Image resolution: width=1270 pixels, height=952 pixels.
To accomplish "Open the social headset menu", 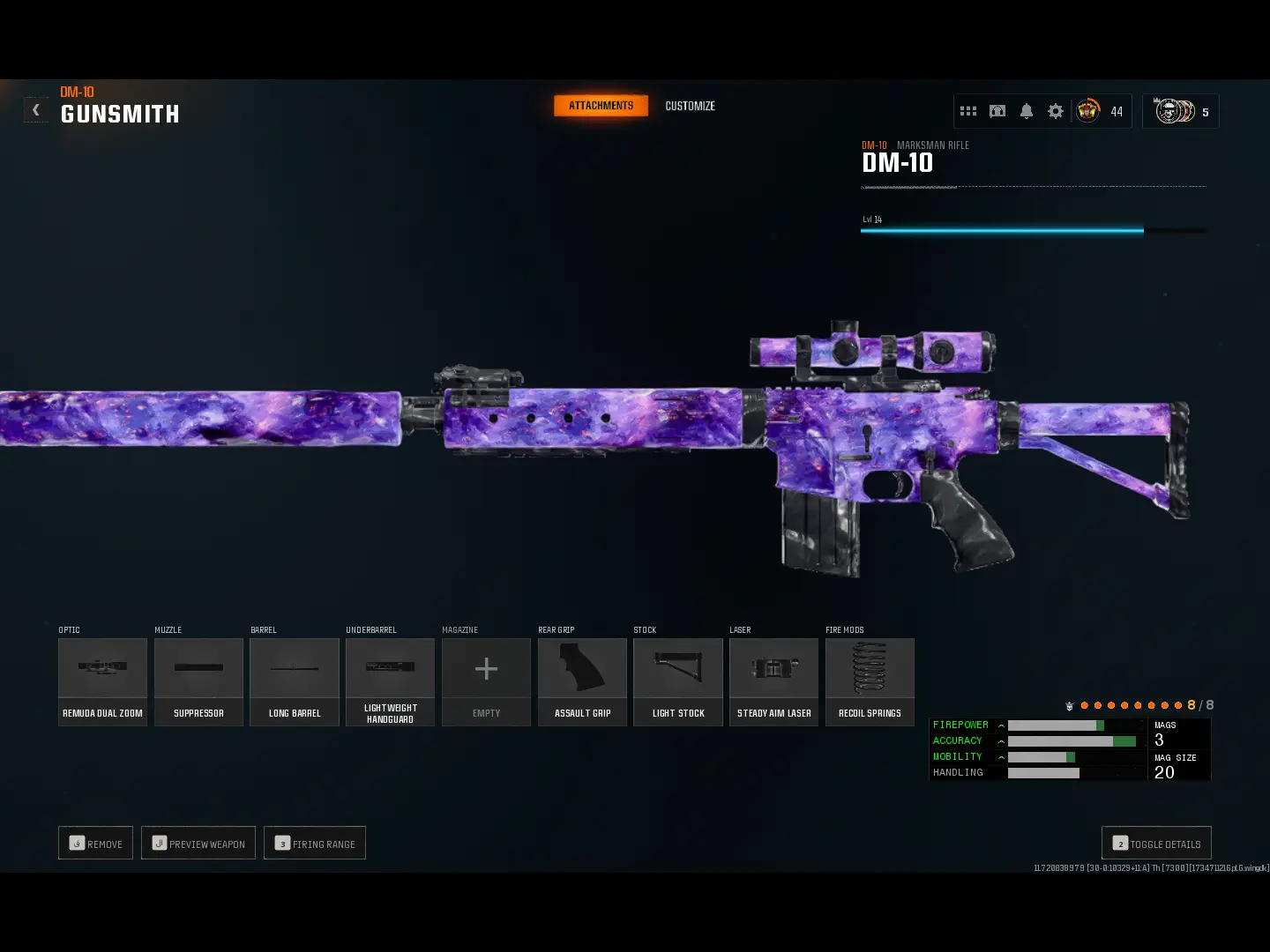I will tap(997, 111).
